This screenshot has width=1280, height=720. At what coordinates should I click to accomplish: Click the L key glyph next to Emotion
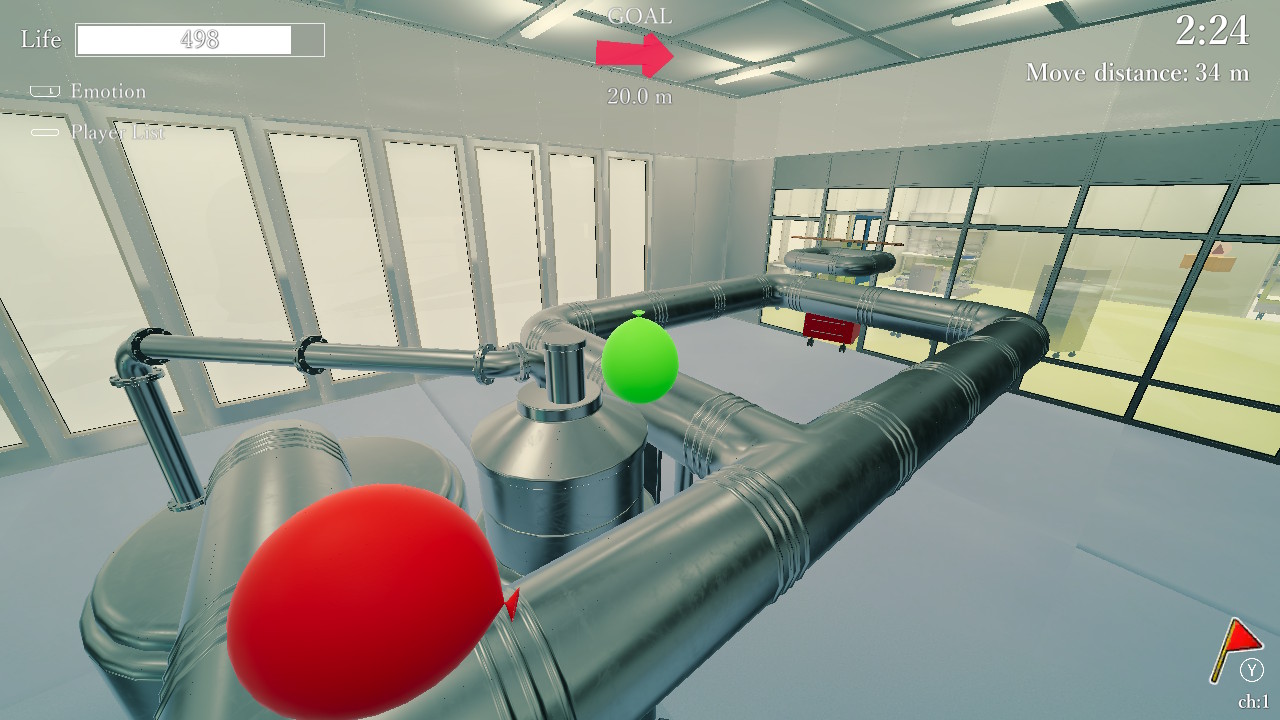point(44,91)
